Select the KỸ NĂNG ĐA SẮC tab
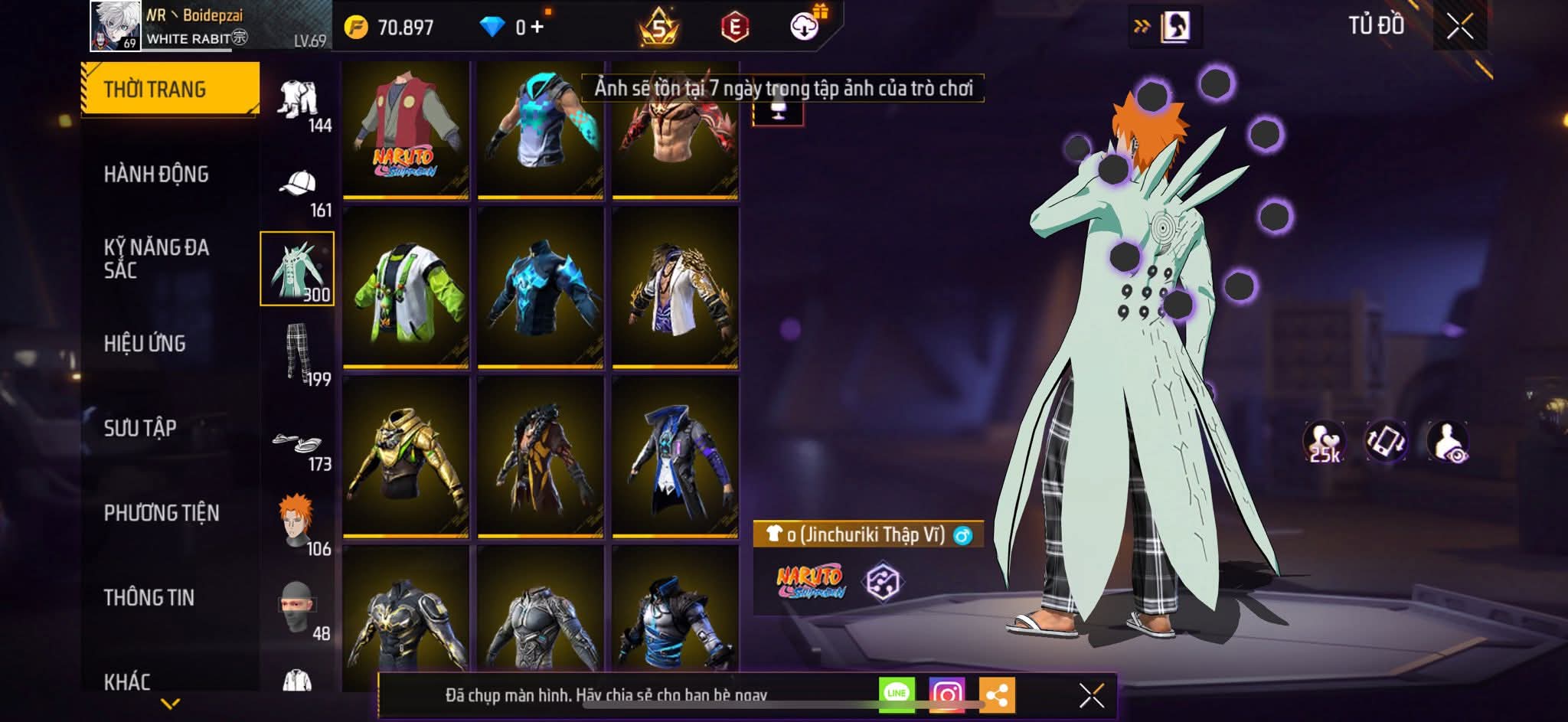 (x=156, y=259)
